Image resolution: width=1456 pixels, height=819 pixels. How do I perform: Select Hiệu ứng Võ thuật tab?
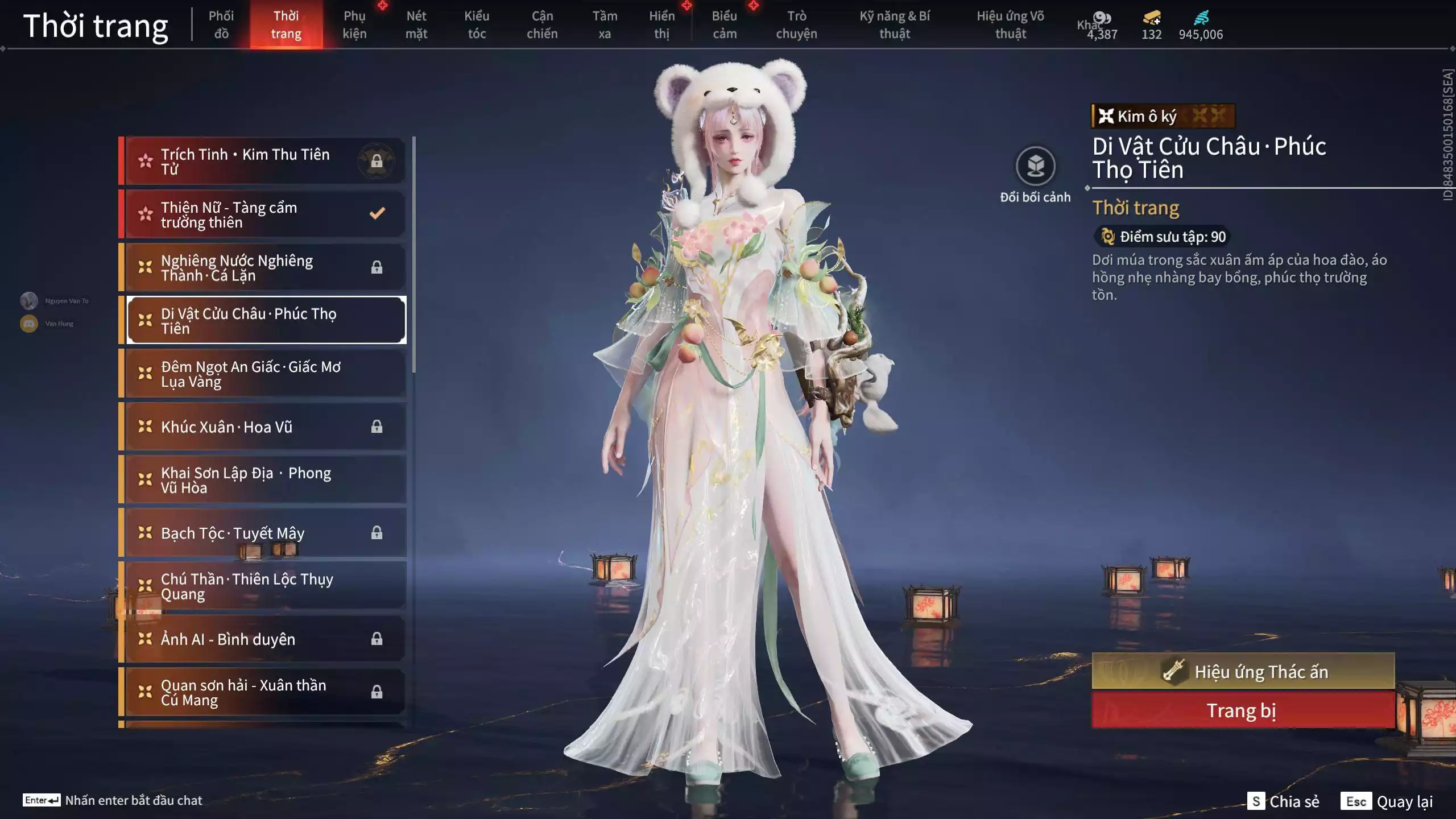(1011, 25)
